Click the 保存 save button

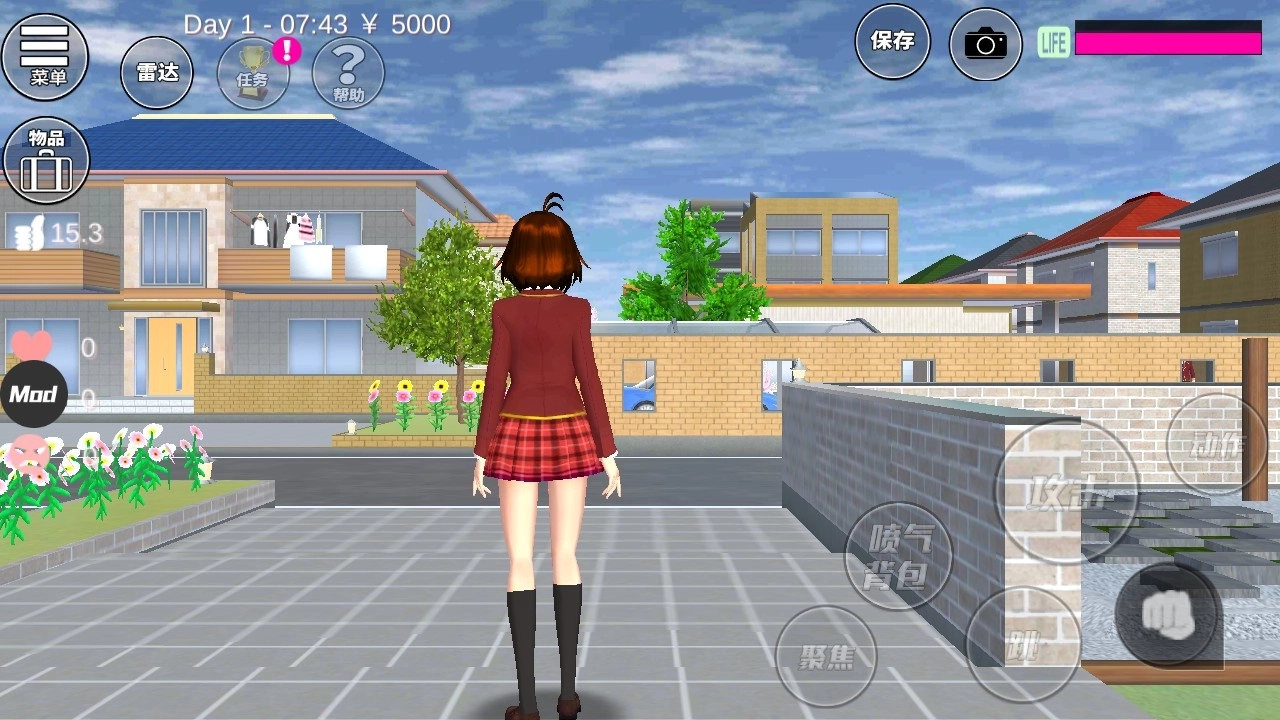[x=892, y=41]
